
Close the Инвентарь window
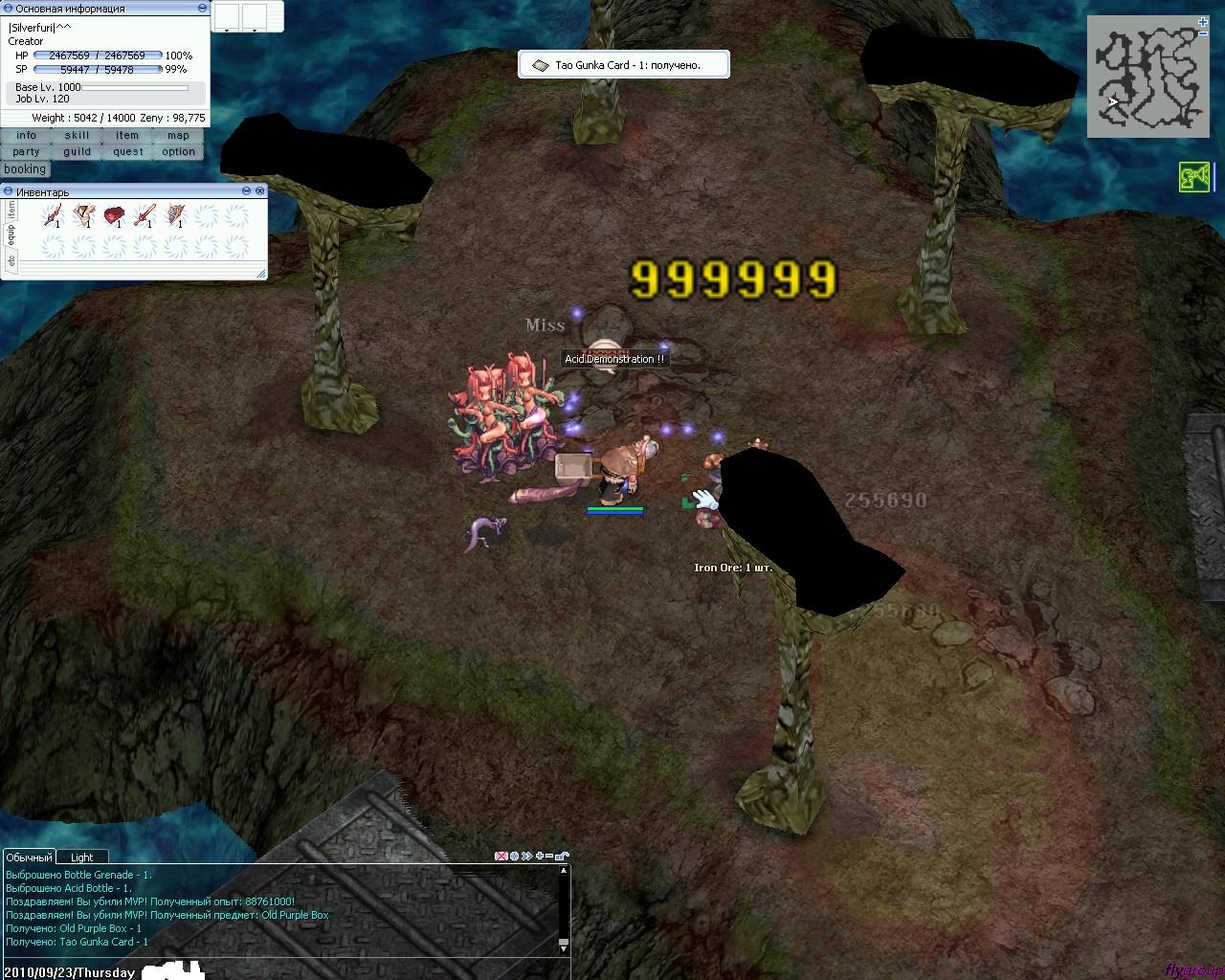260,191
